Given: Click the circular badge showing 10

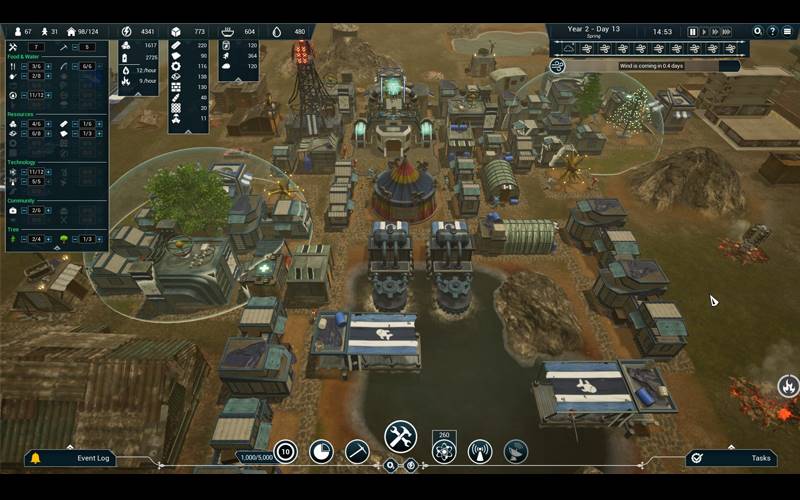Looking at the screenshot, I should coord(285,451).
